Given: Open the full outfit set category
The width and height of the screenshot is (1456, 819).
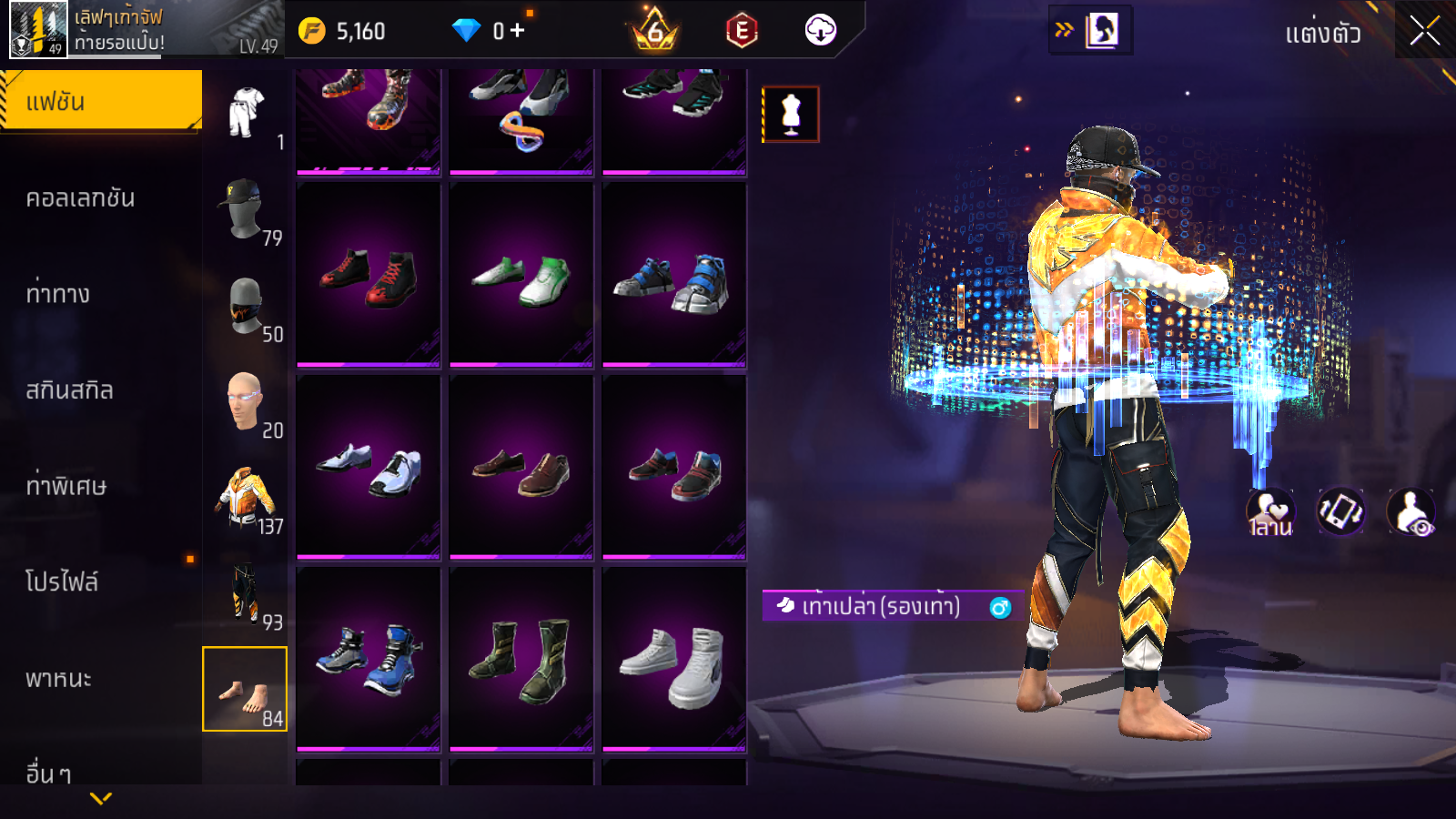Looking at the screenshot, I should (x=245, y=113).
